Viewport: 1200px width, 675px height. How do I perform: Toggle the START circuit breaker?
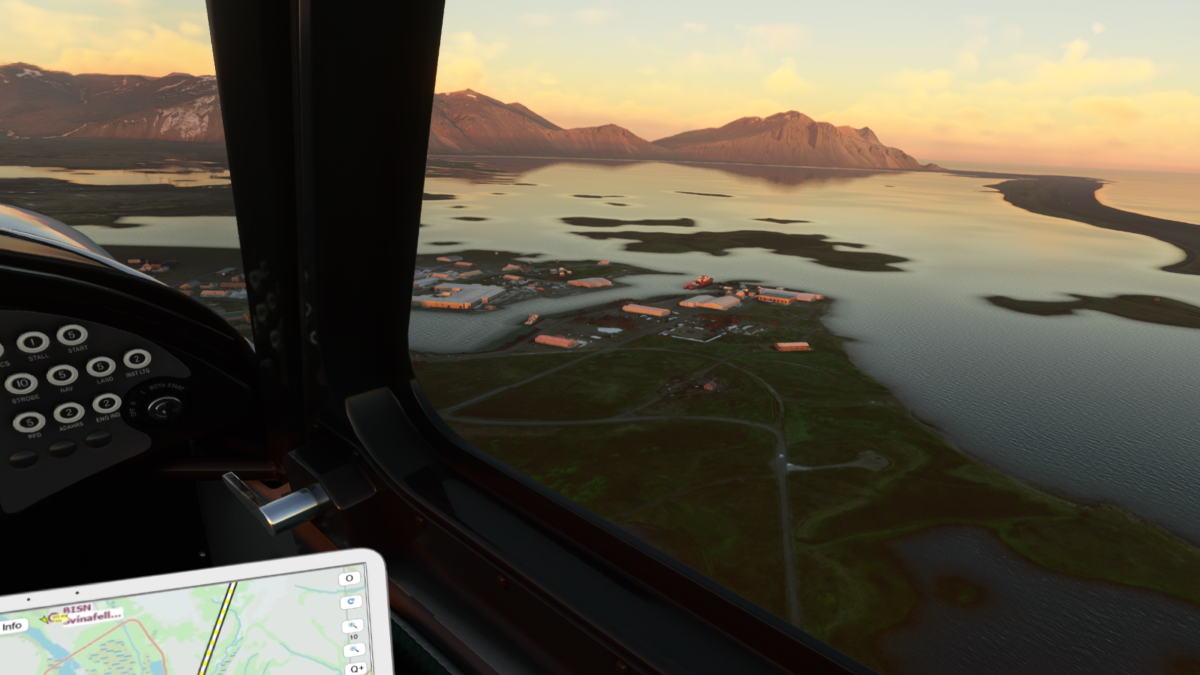click(72, 335)
